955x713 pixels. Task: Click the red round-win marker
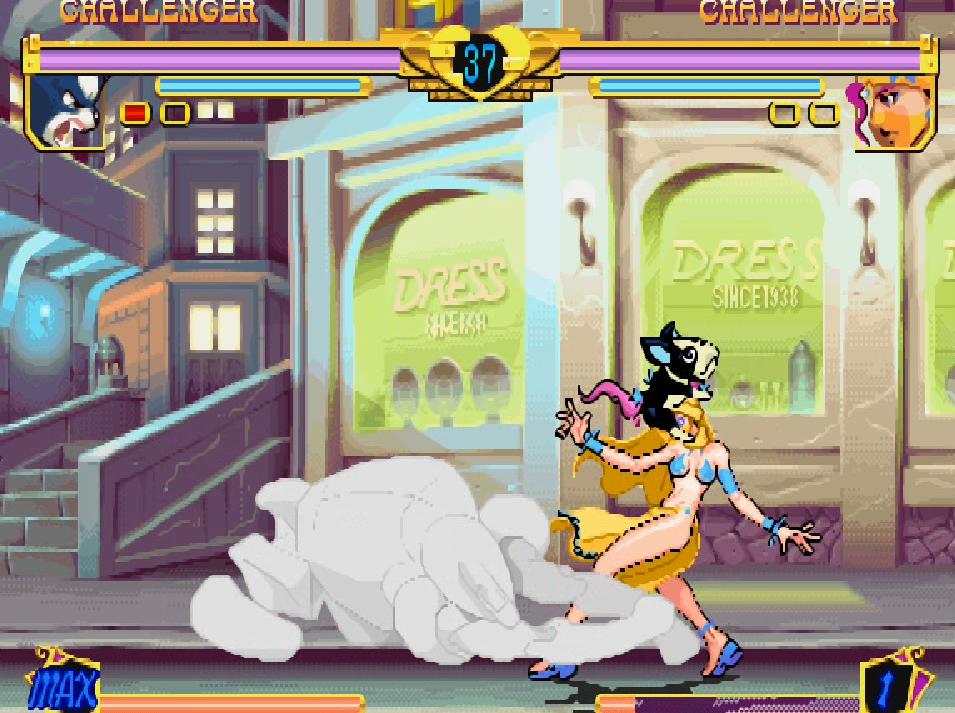(135, 113)
